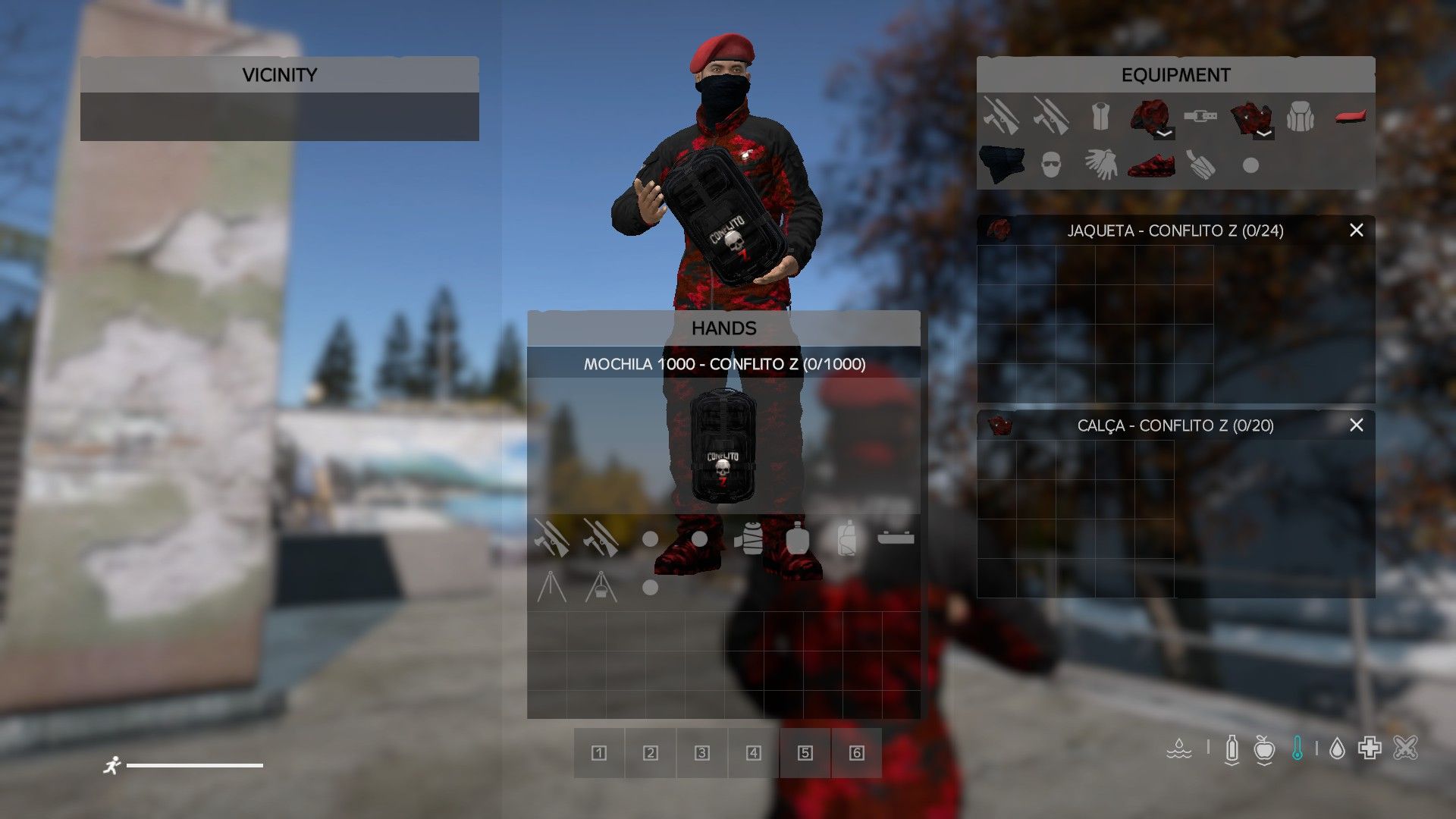Viewport: 1456px width, 819px height.
Task: Select hotbar slot 6
Action: [856, 753]
